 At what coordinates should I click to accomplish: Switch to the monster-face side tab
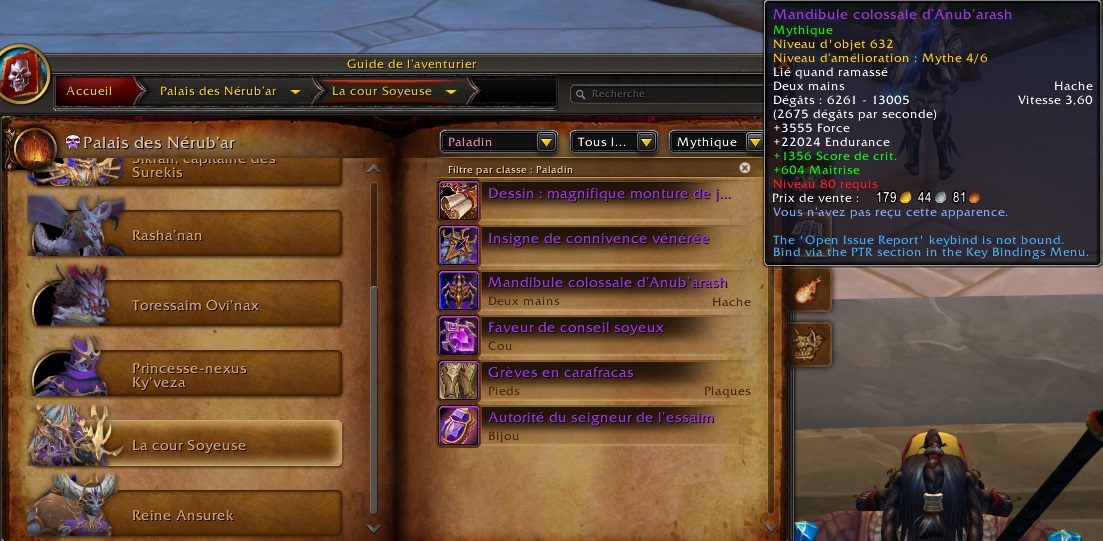tap(809, 343)
